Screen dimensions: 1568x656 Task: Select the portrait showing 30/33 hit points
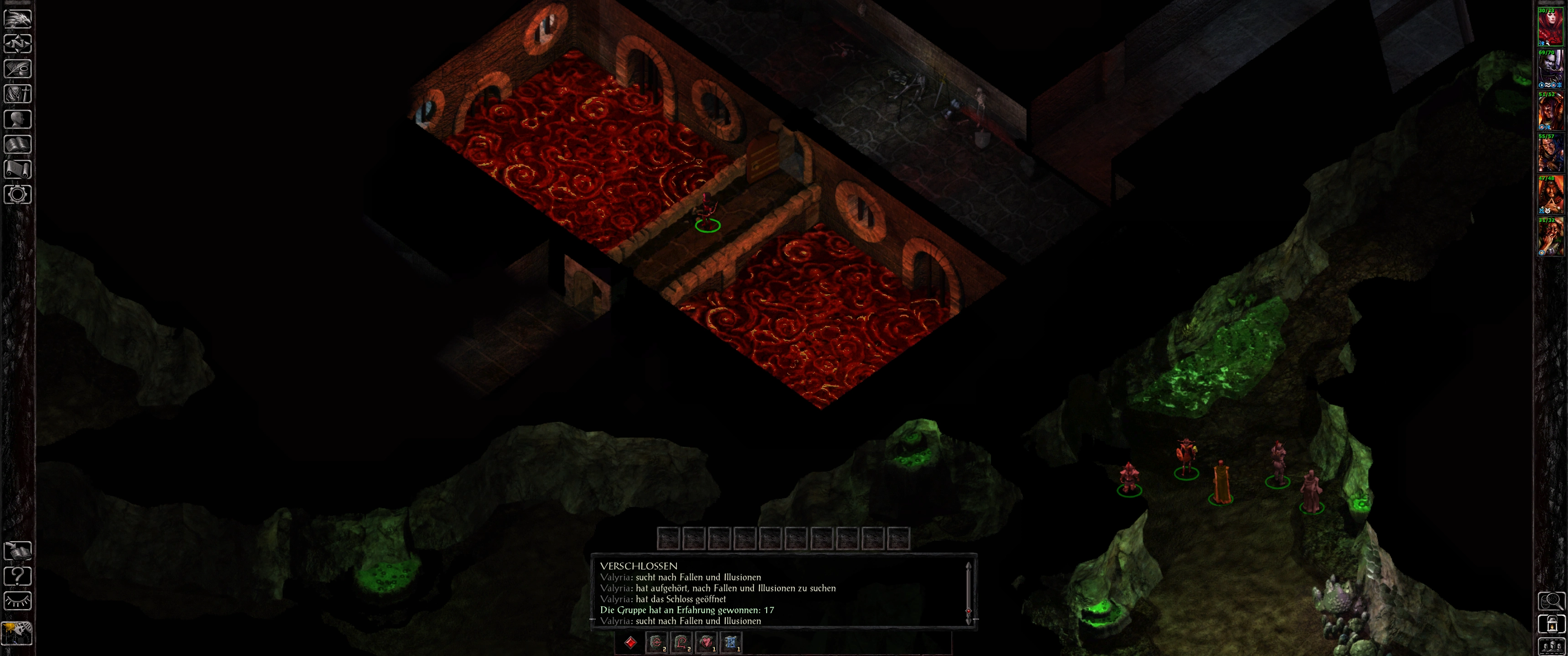[1550, 27]
